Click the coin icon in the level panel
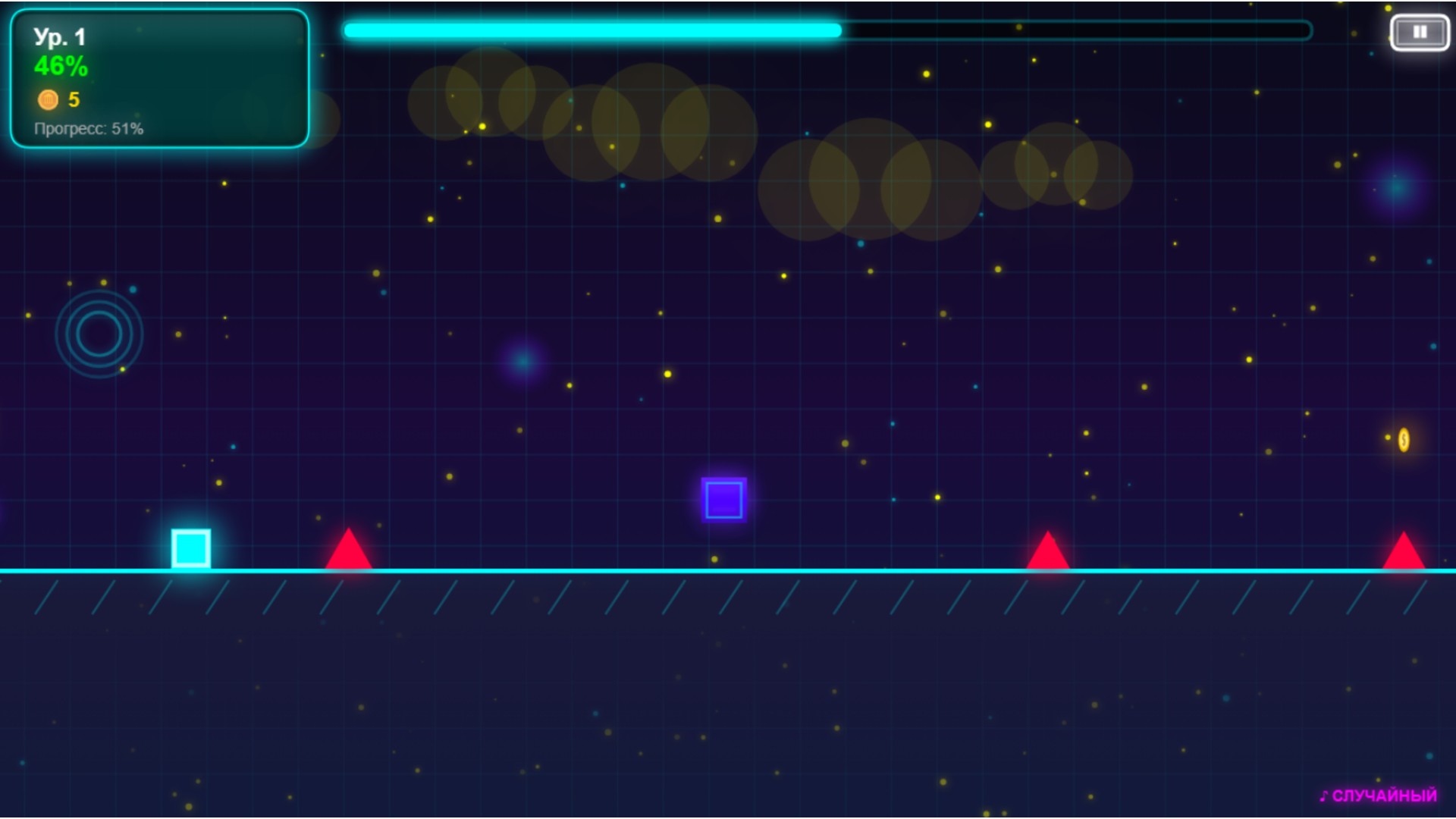The height and width of the screenshot is (819, 1456). coord(49,99)
